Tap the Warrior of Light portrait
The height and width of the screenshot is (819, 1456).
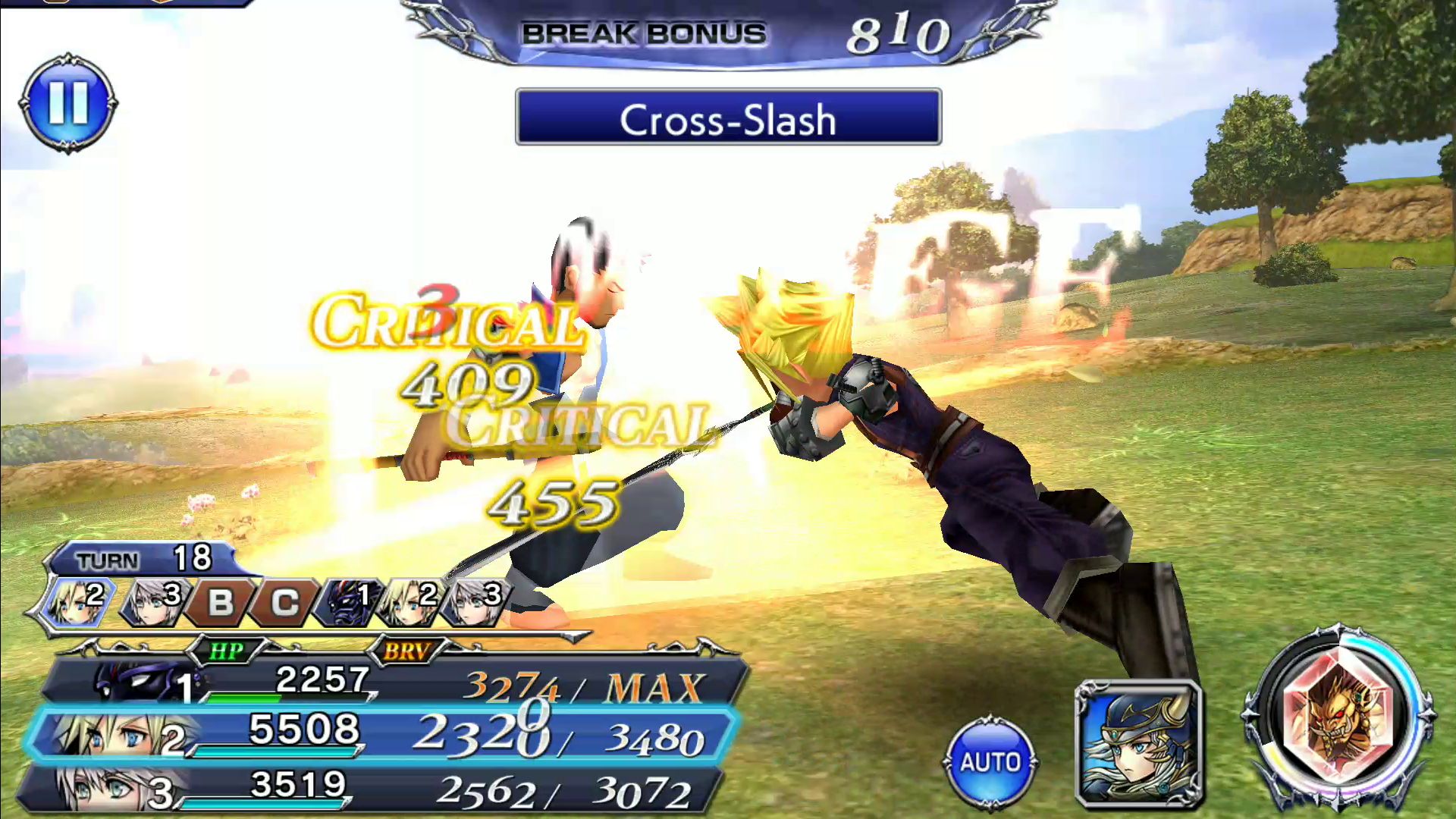point(1138,743)
